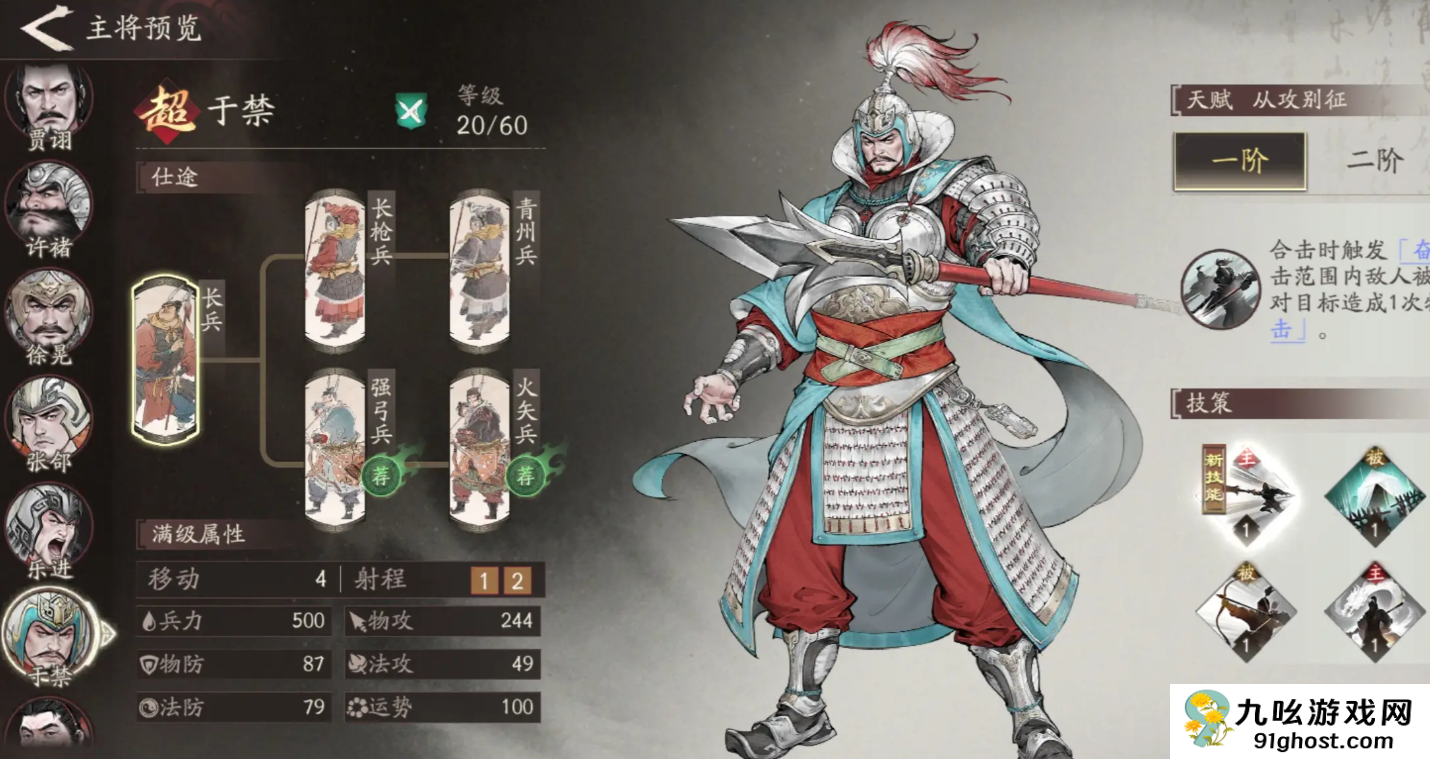
Task: Switch to the 二阶 tab
Action: (x=1374, y=161)
